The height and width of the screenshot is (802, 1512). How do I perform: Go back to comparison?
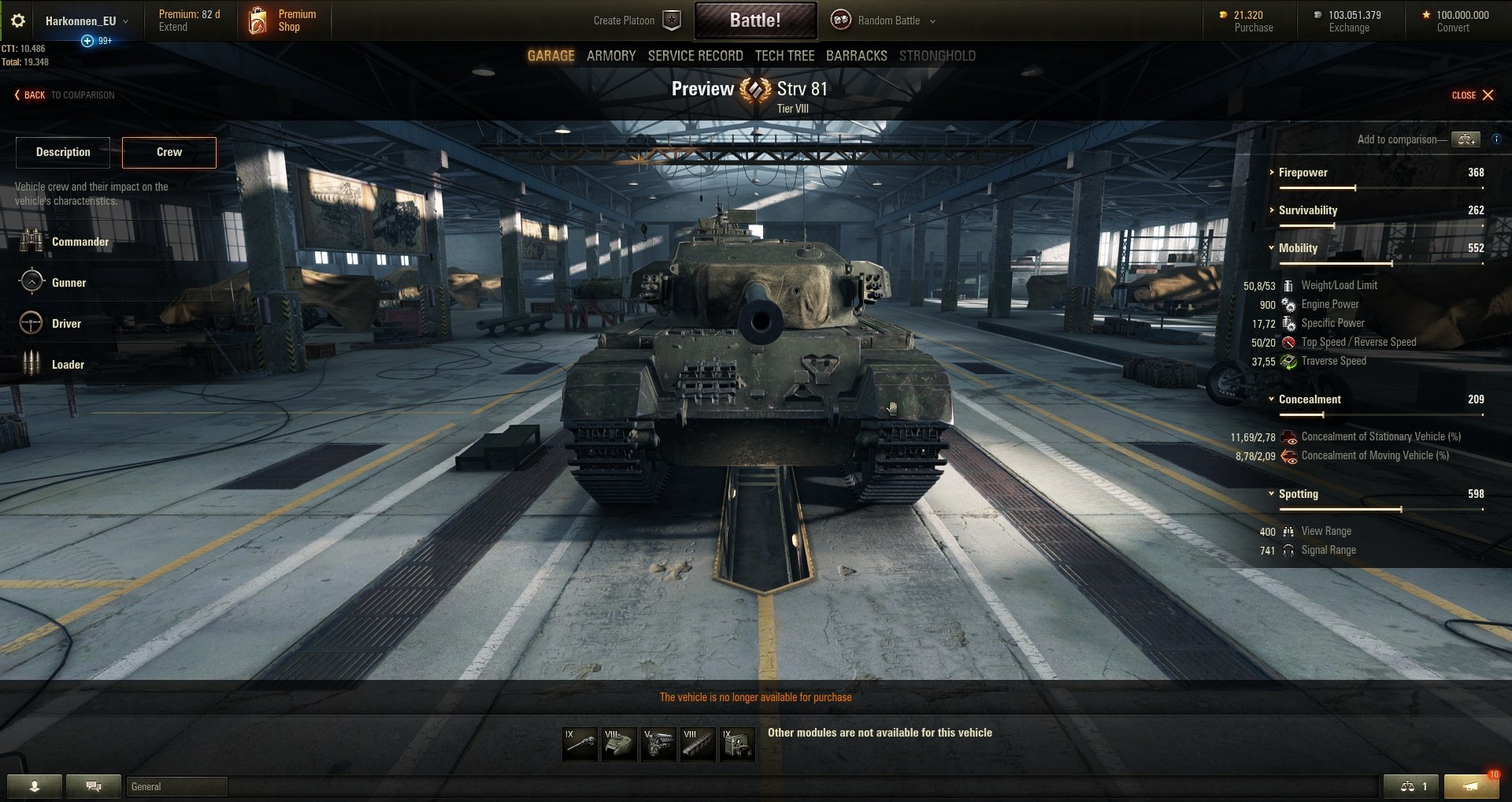65,95
